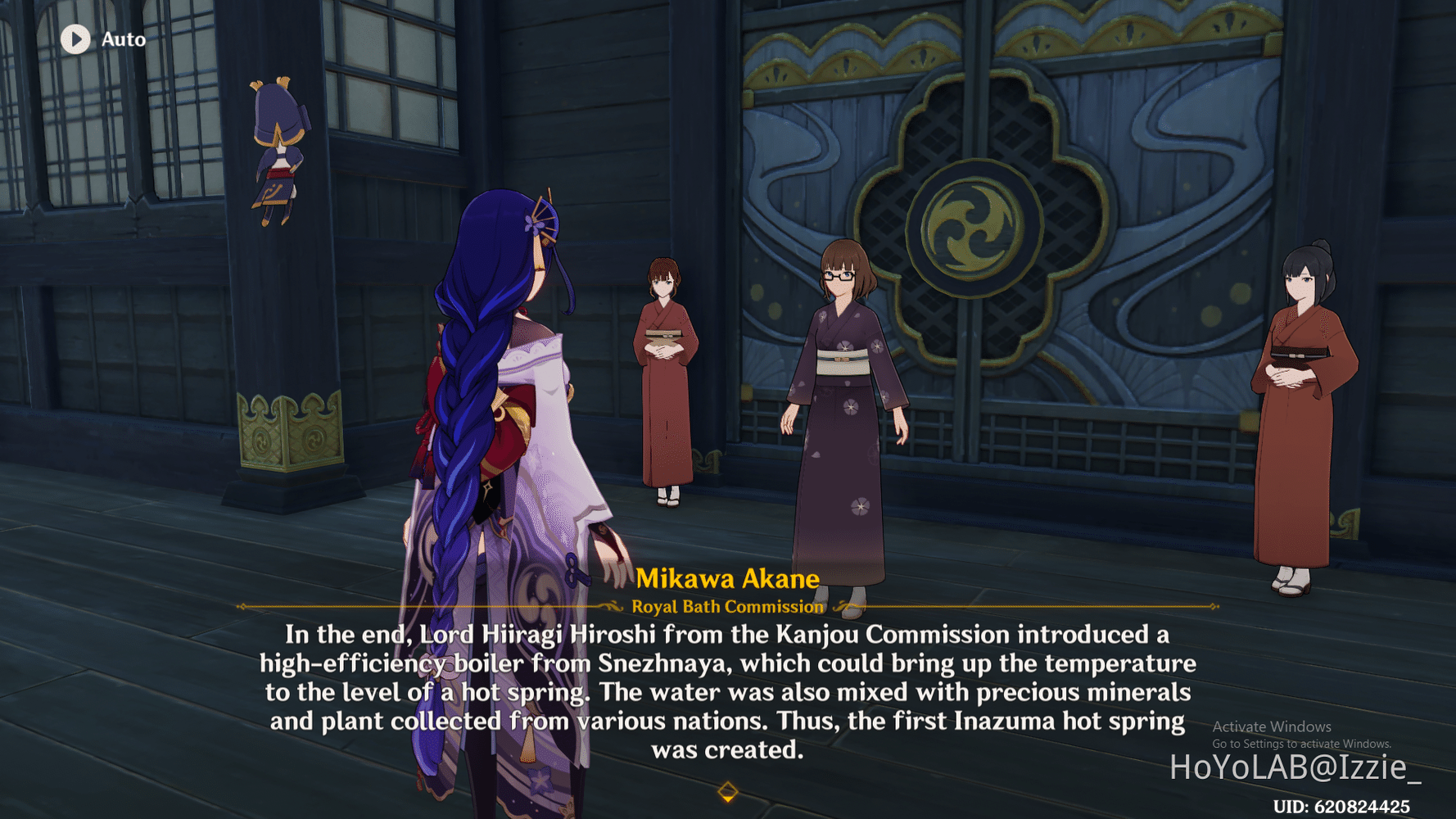Click the speaker name to expand character info

(727, 578)
